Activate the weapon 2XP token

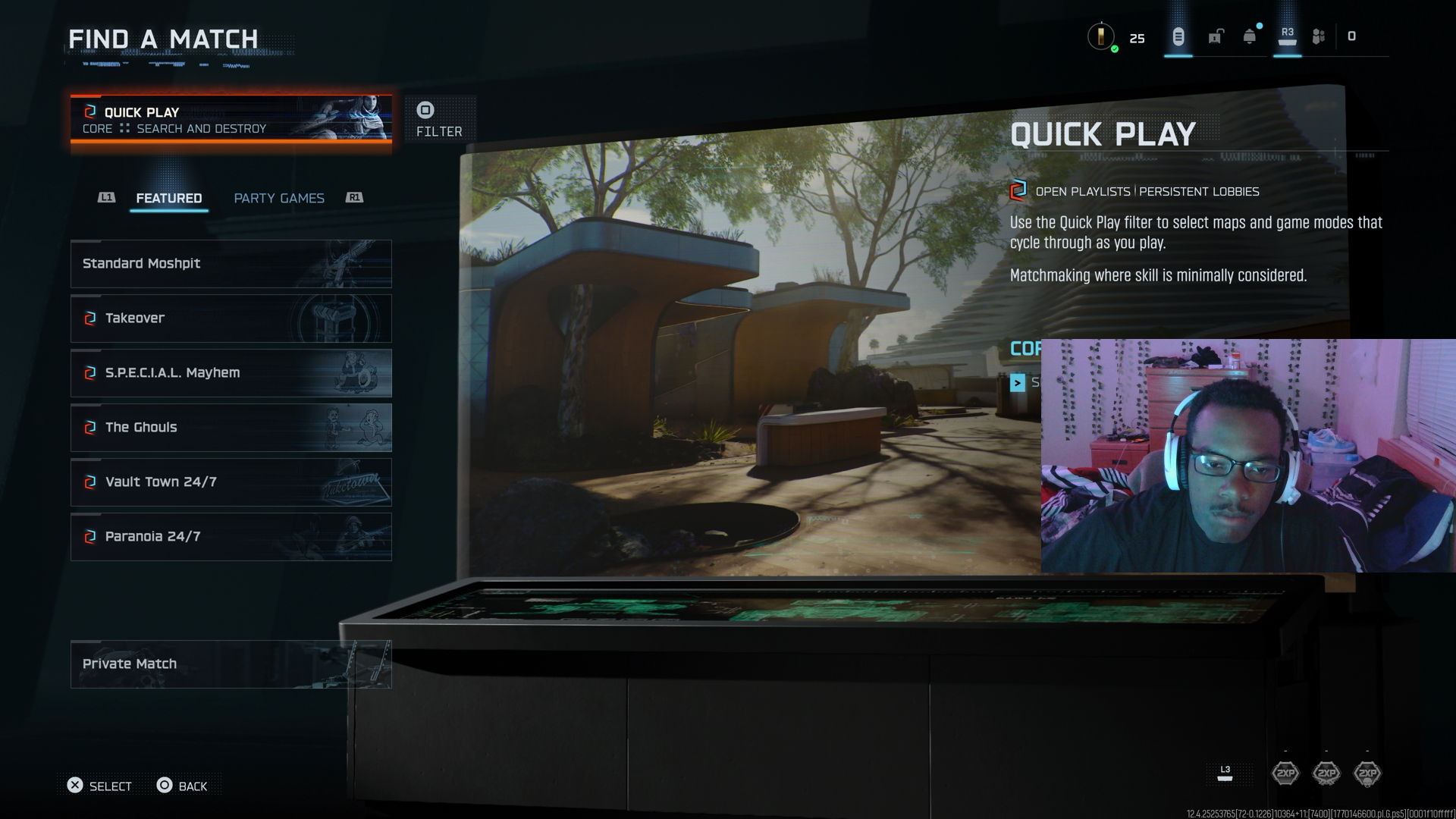[1326, 773]
